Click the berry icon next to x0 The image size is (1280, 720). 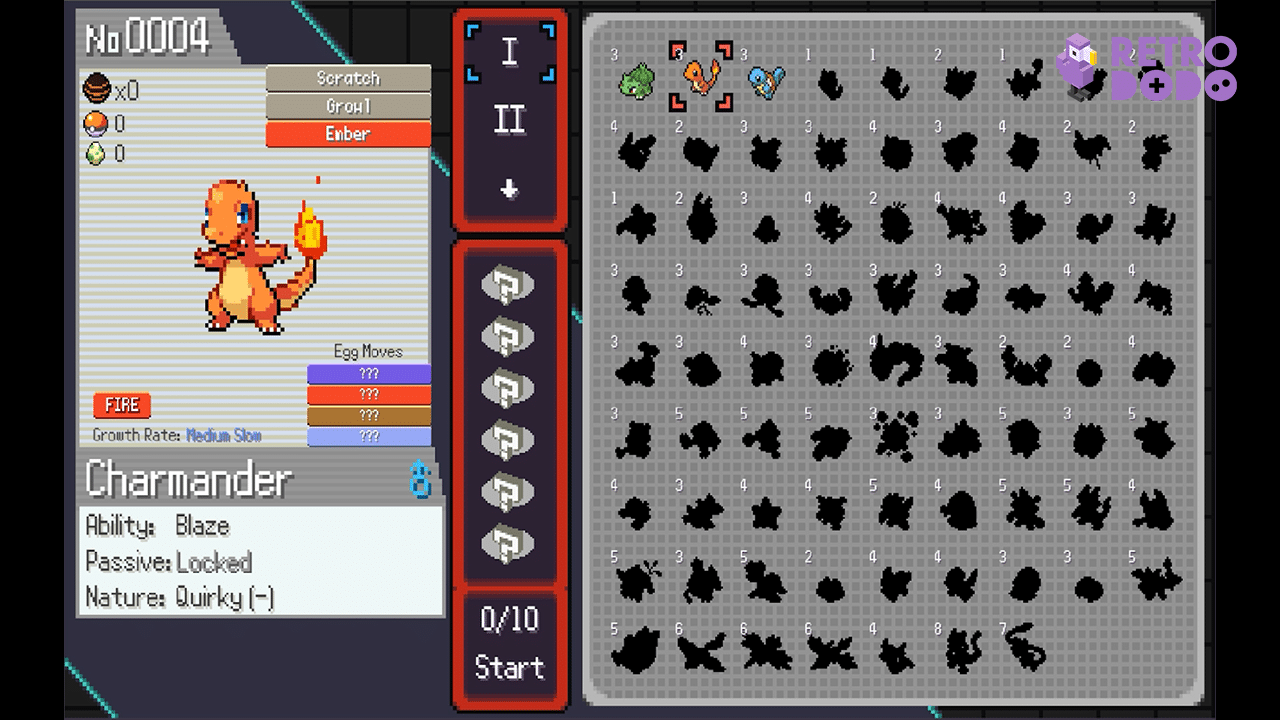point(96,89)
